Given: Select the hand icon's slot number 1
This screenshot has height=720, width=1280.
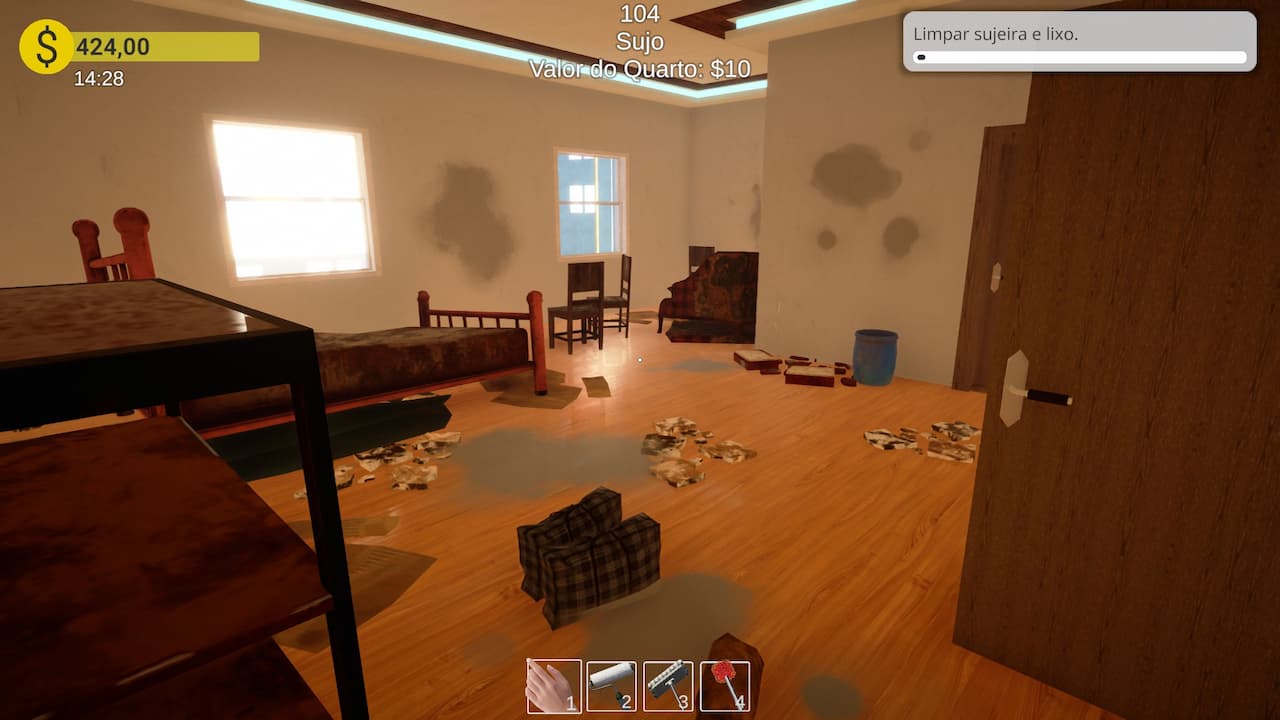Looking at the screenshot, I should (573, 703).
